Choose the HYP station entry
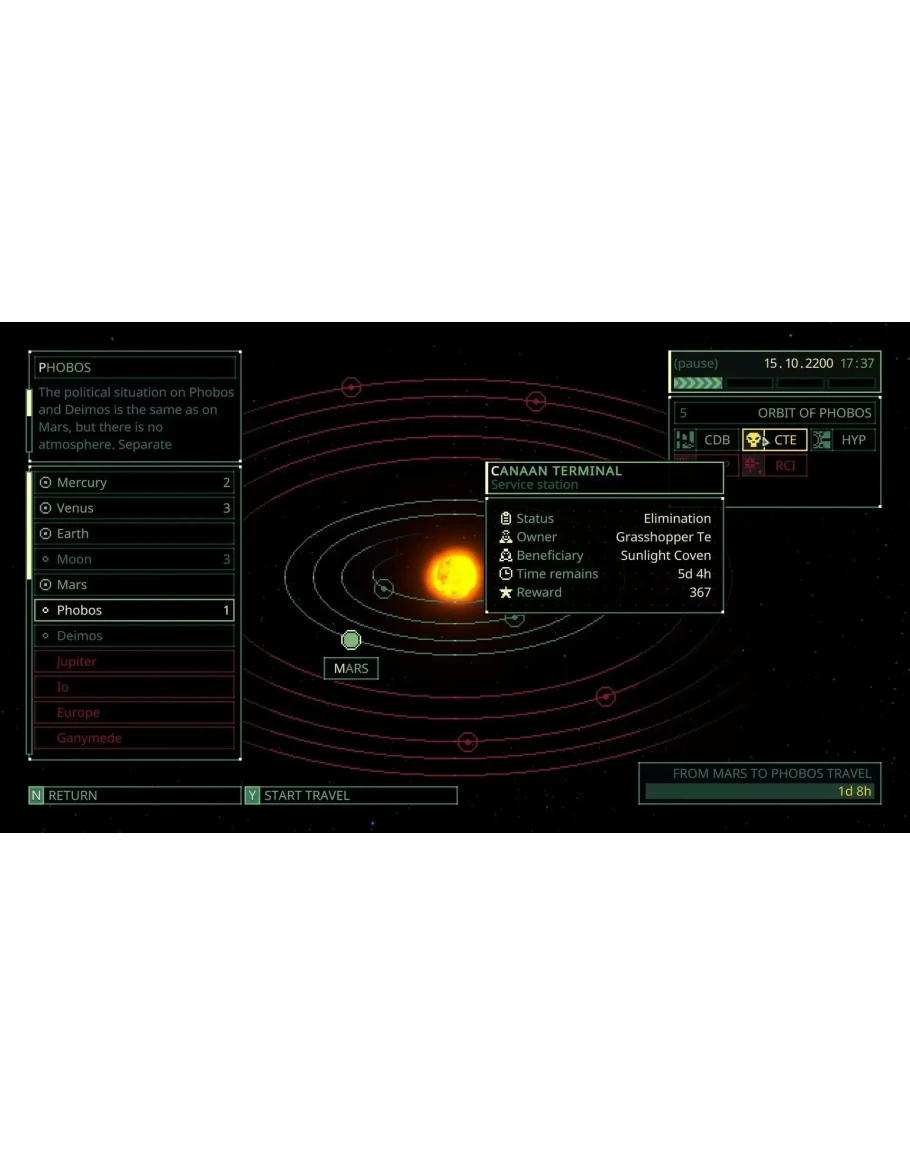The height and width of the screenshot is (1155, 910). pos(843,440)
